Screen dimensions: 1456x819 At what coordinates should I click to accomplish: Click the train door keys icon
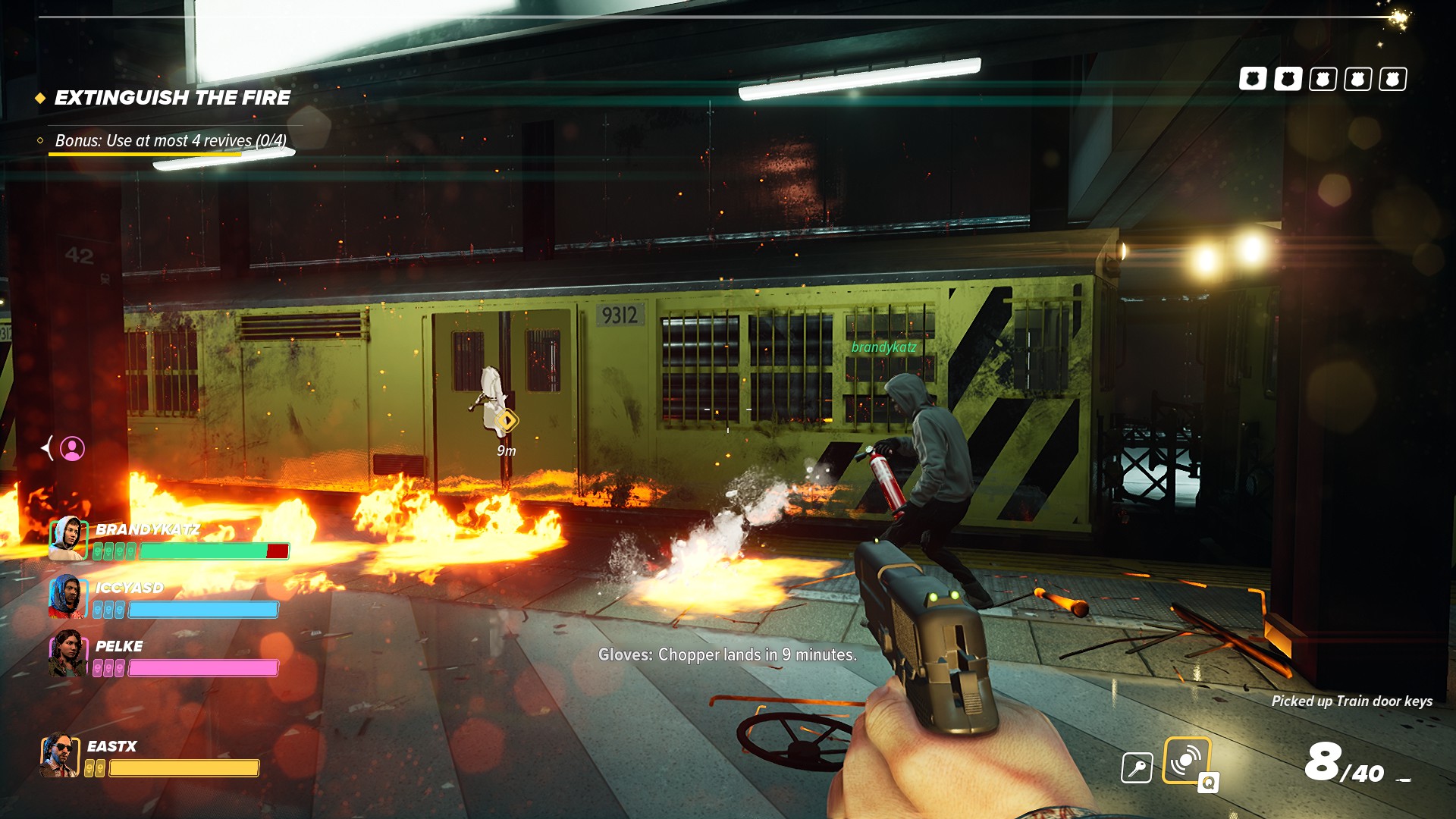coord(1137,767)
